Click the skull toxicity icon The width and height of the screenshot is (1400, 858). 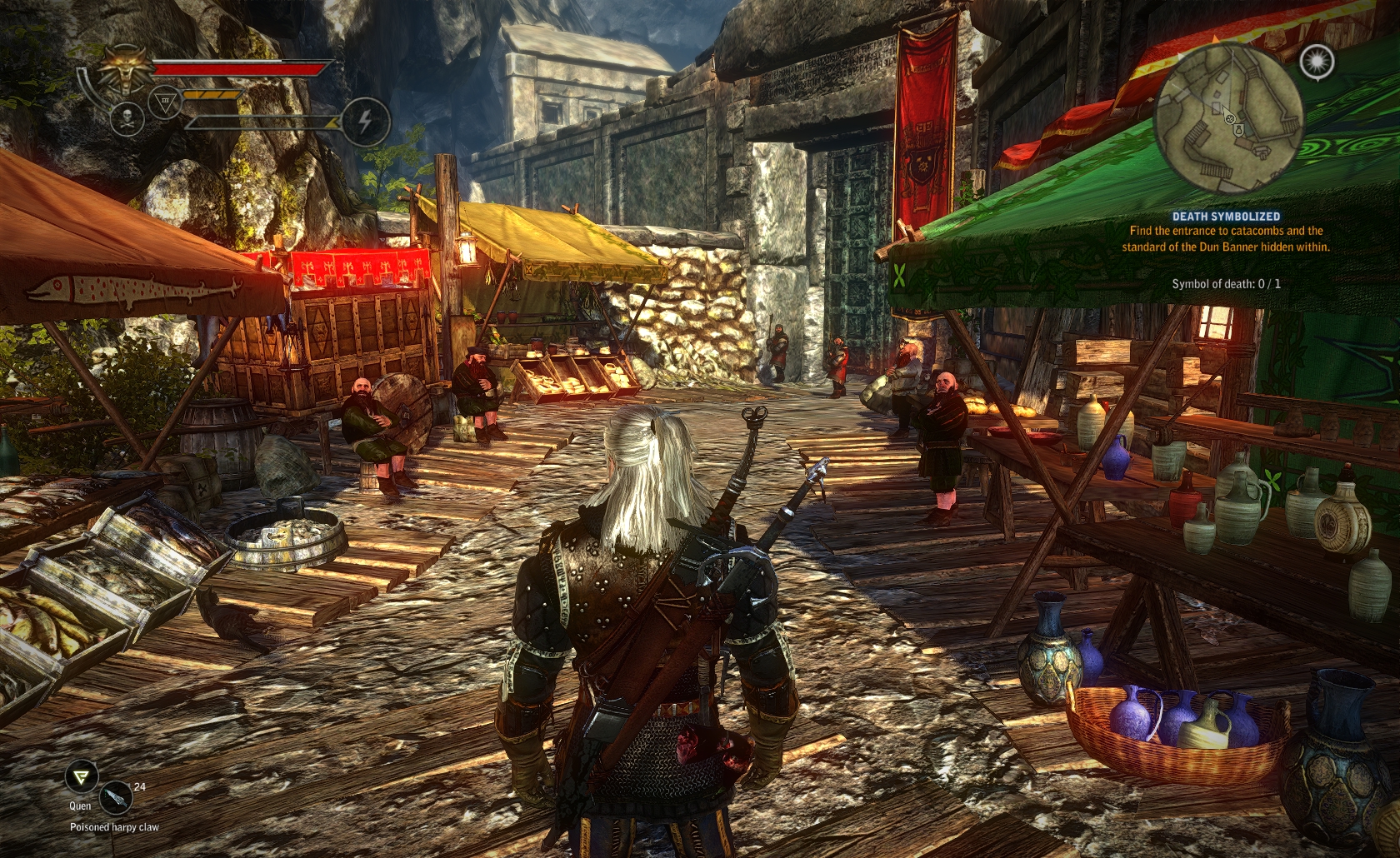click(x=127, y=117)
